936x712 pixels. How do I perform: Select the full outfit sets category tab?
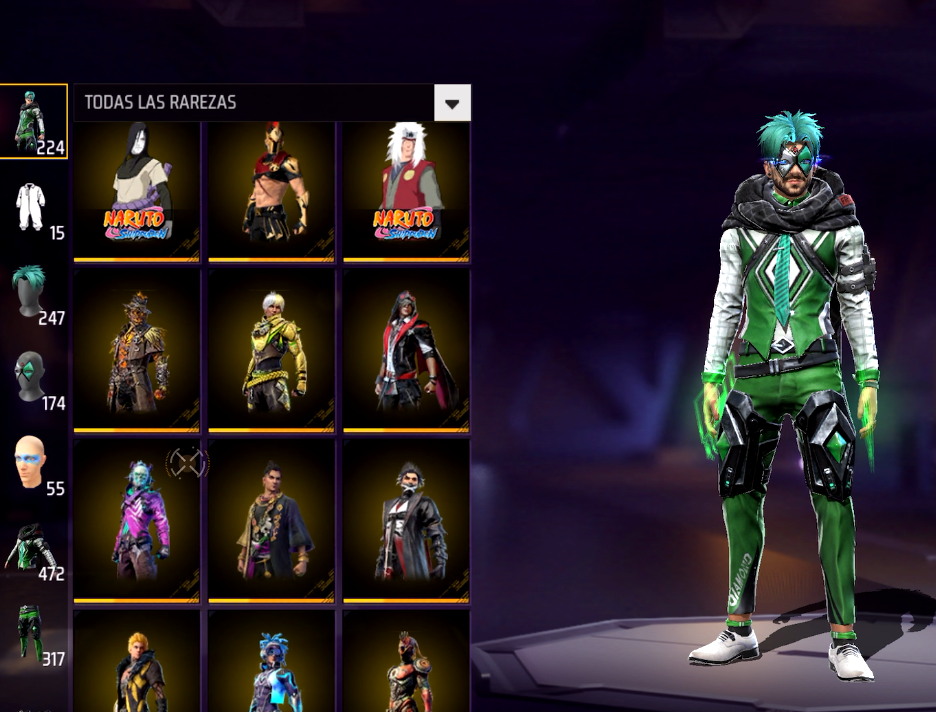pos(34,122)
